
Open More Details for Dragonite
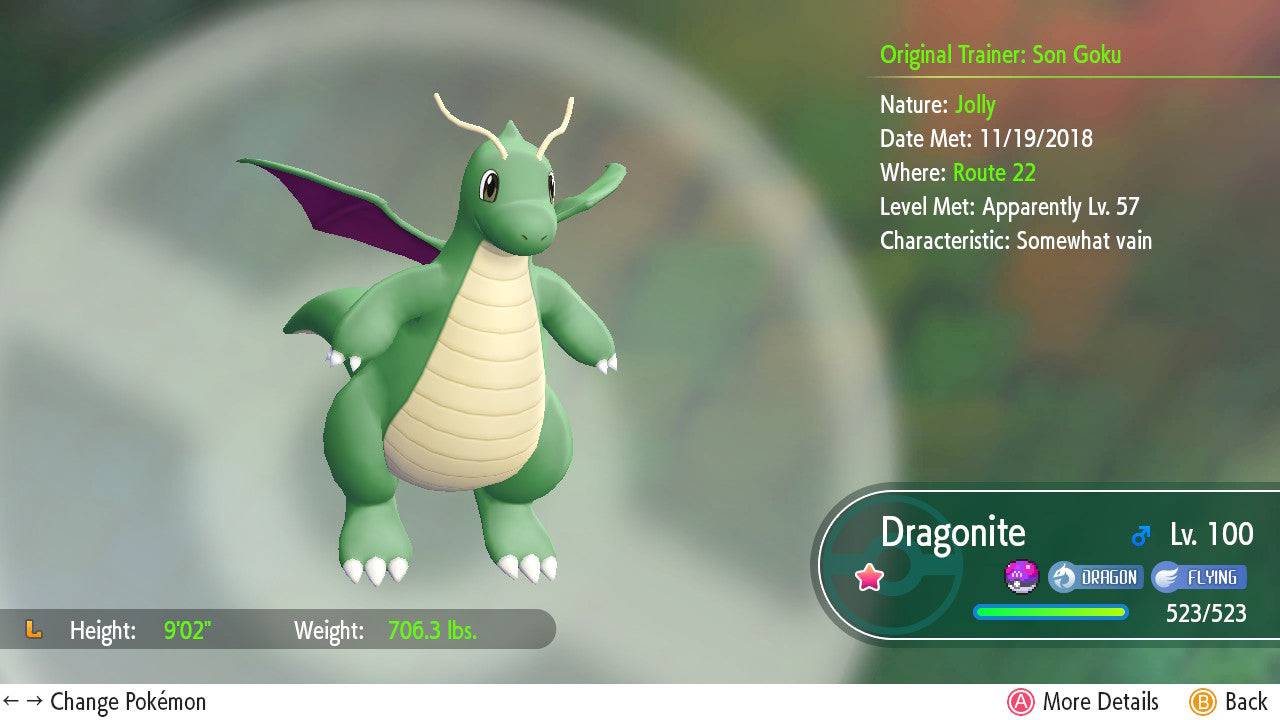click(1083, 702)
